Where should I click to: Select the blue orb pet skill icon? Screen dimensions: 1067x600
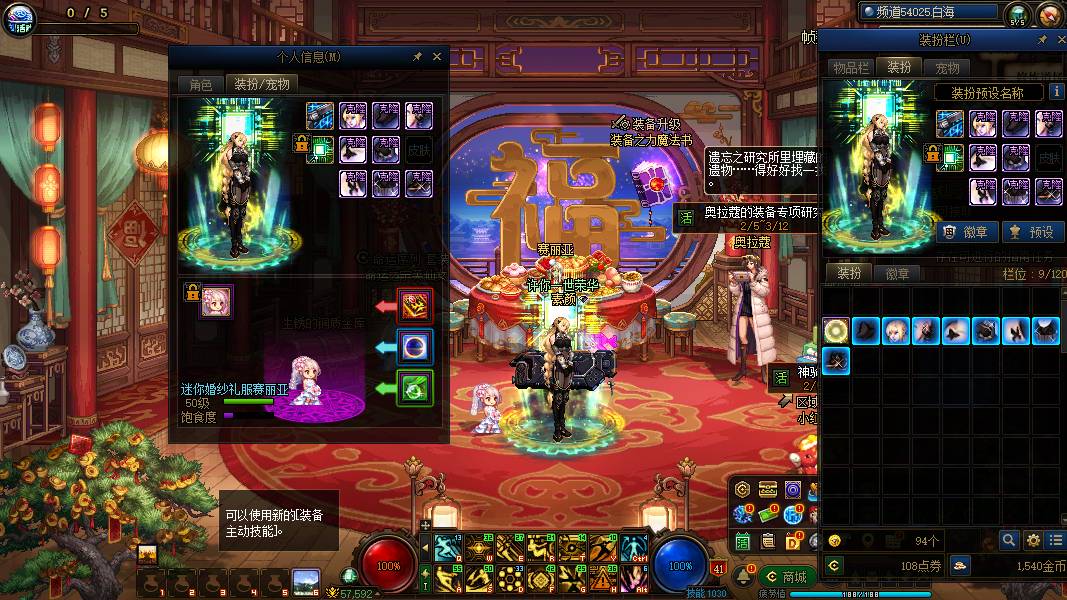(415, 346)
